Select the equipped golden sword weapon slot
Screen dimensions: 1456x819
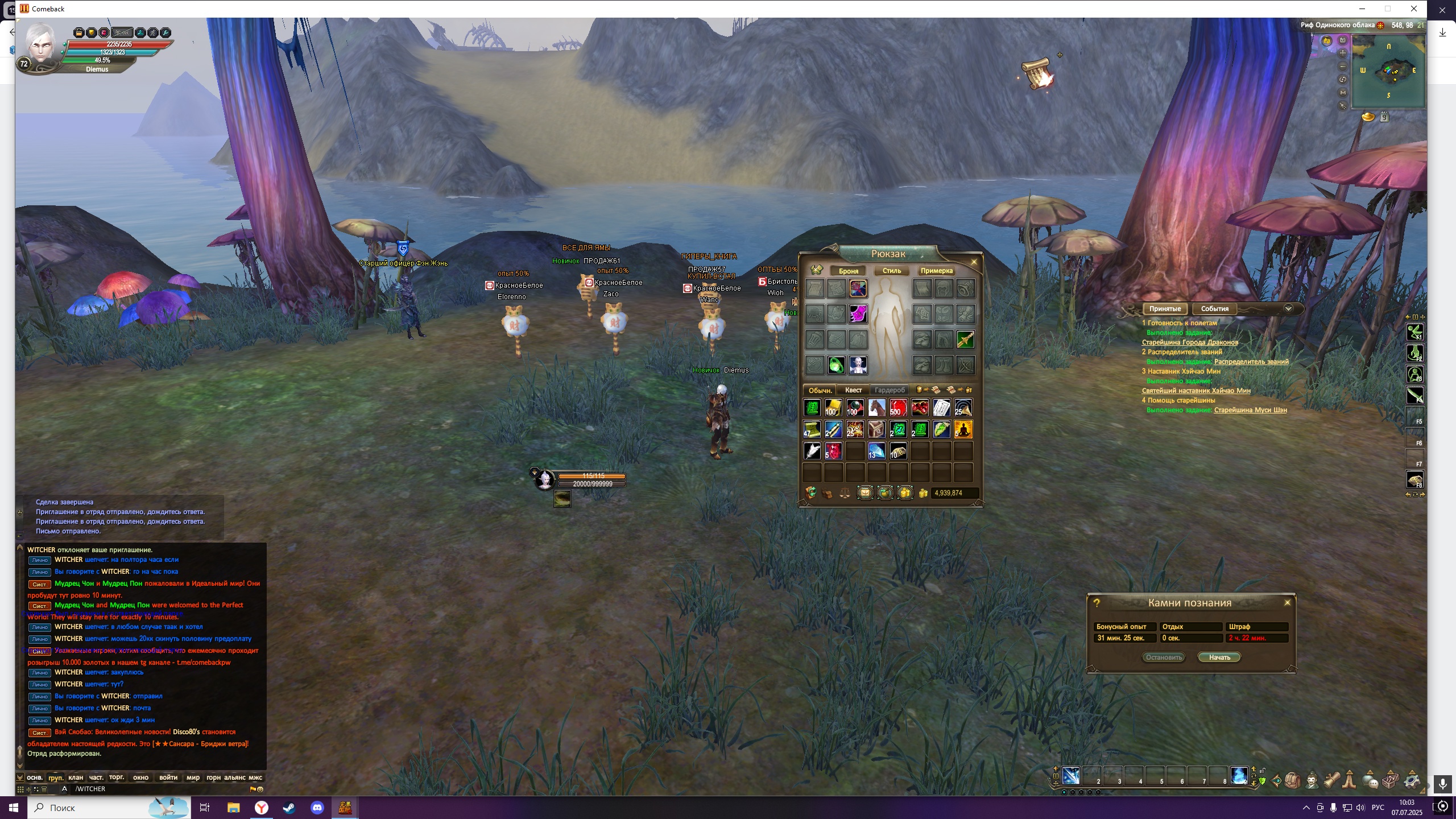pyautogui.click(x=965, y=340)
